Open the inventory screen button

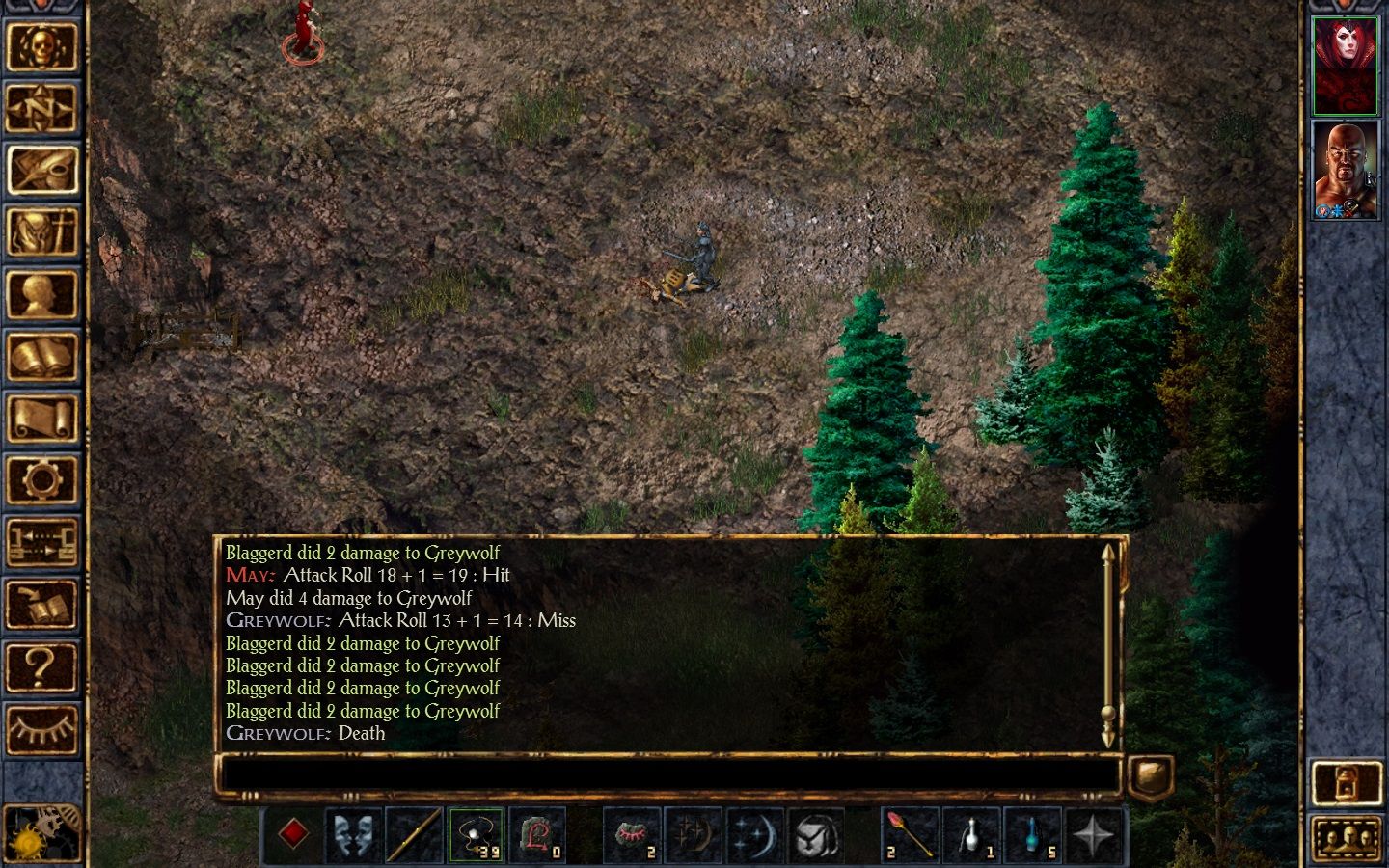(x=41, y=232)
